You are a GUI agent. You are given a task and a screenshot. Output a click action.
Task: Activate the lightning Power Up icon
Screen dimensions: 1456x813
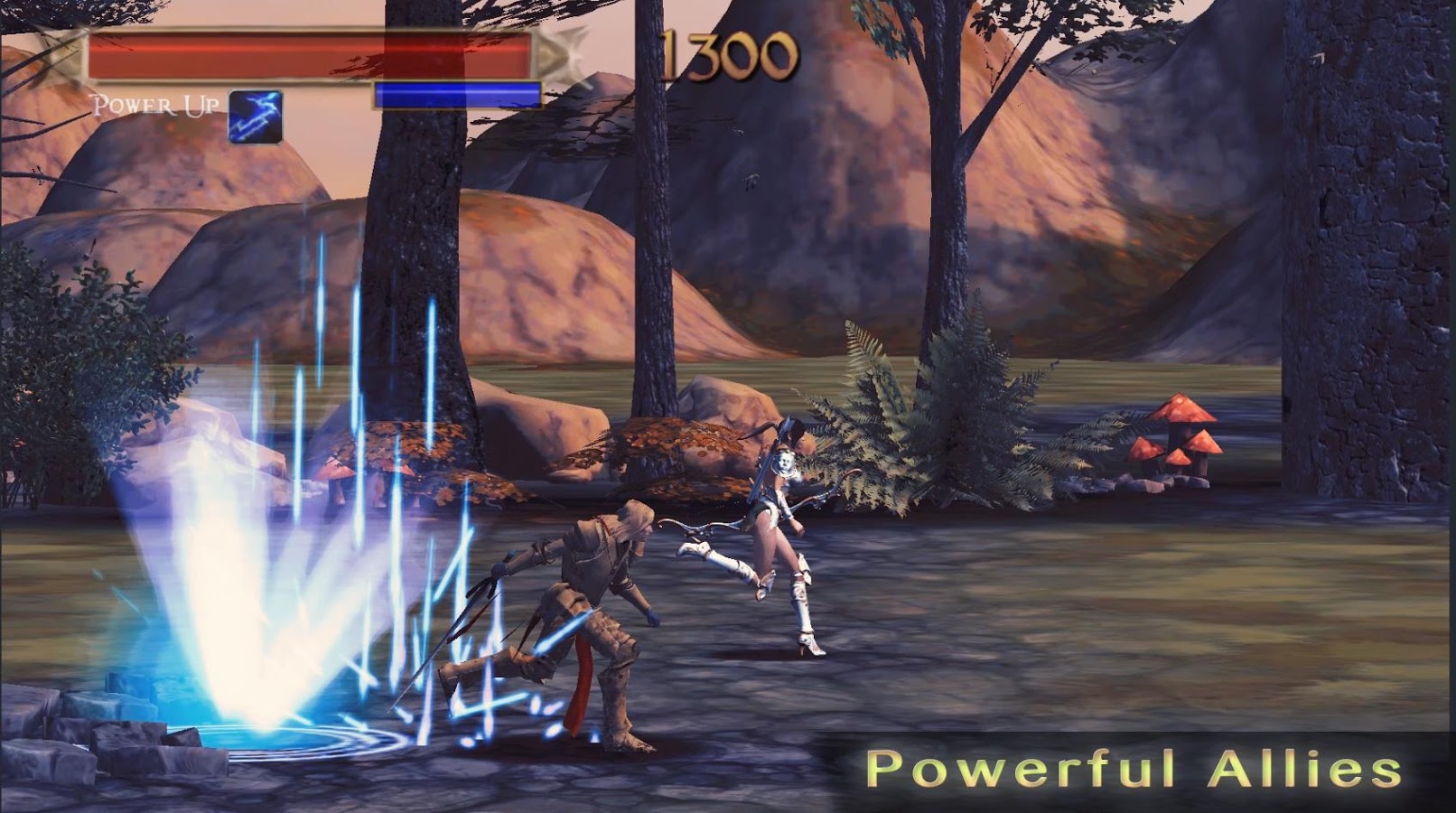pyautogui.click(x=256, y=117)
